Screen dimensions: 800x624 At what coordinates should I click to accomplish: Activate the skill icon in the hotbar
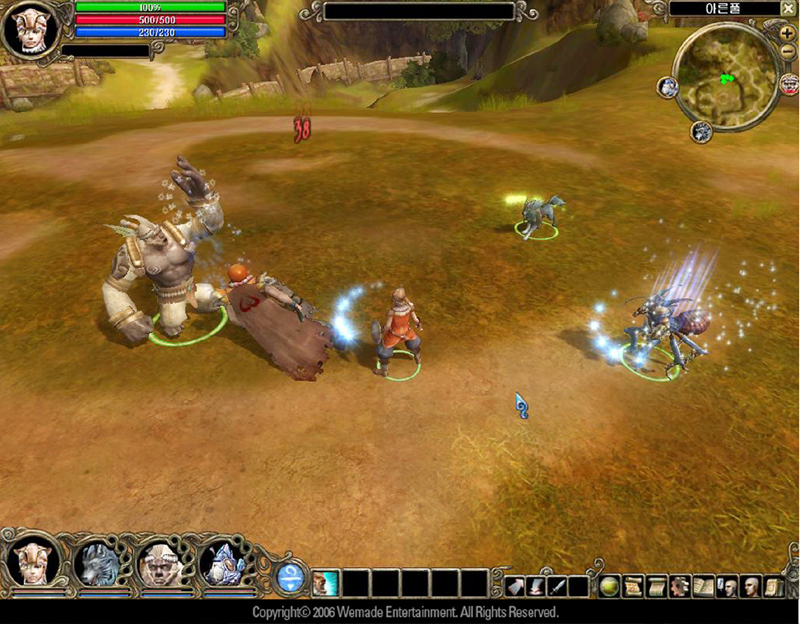(x=326, y=584)
